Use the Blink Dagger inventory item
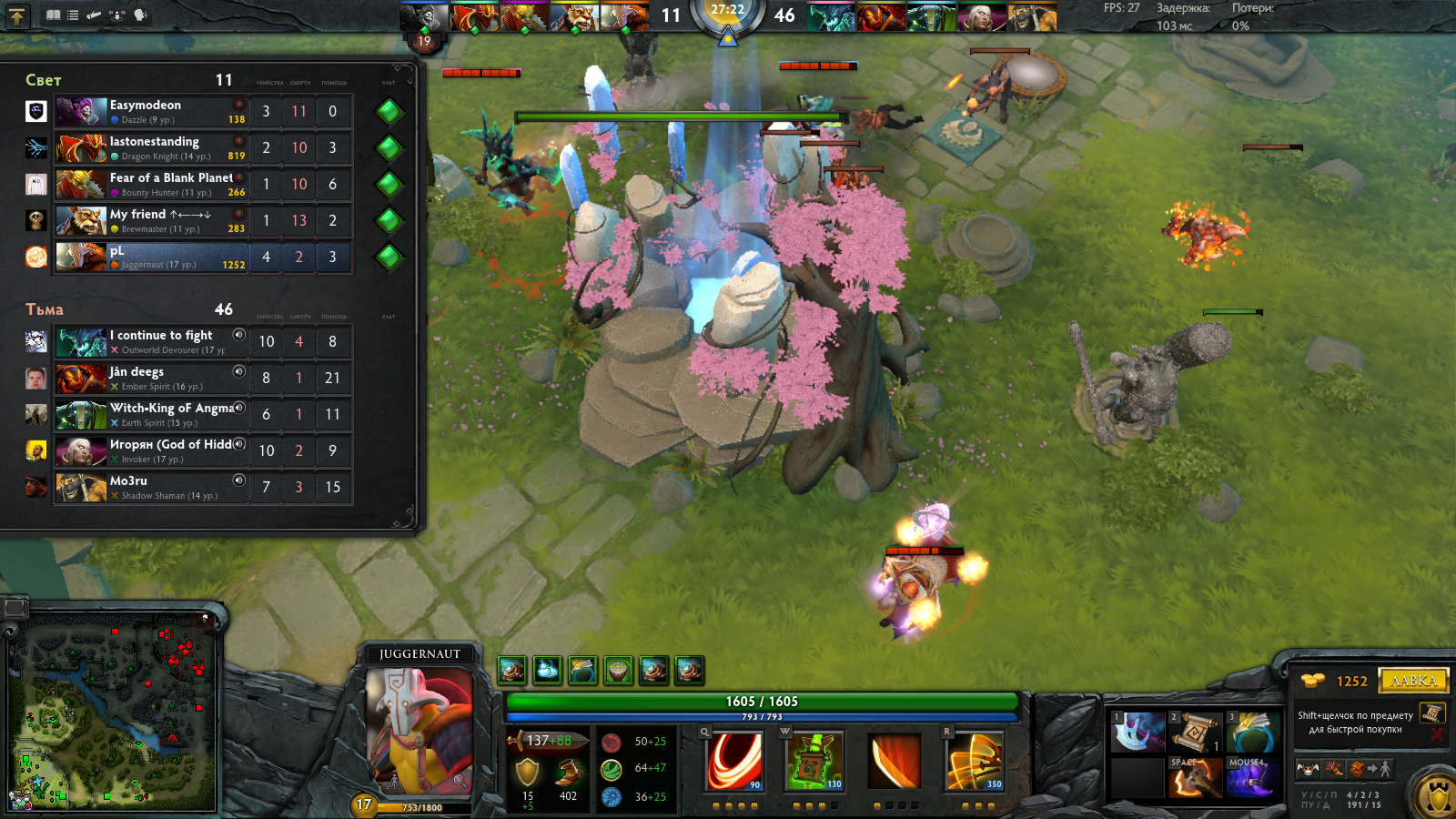Screen dimensions: 1456x819 (x=1138, y=733)
